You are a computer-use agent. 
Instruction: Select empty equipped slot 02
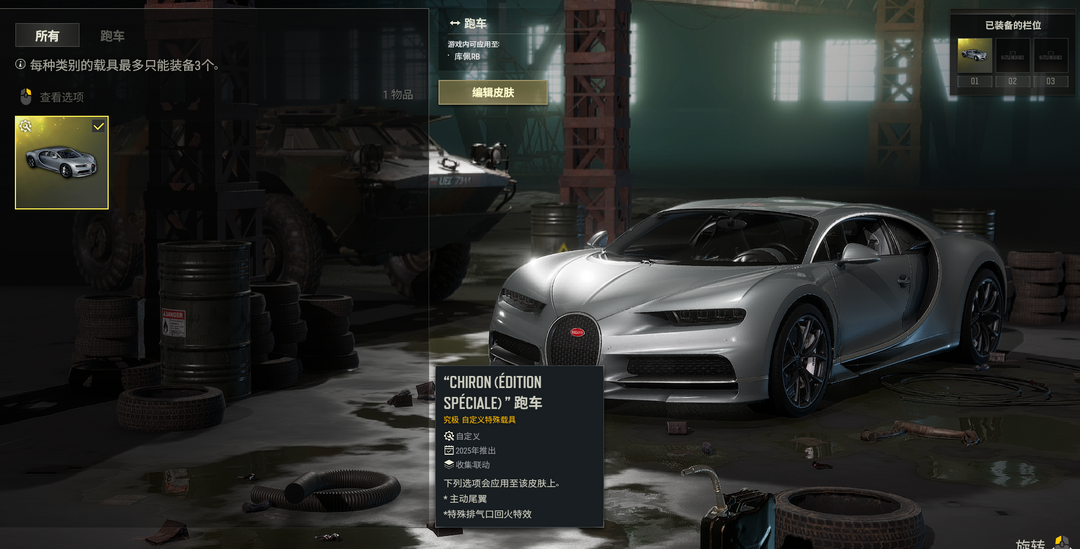1012,56
